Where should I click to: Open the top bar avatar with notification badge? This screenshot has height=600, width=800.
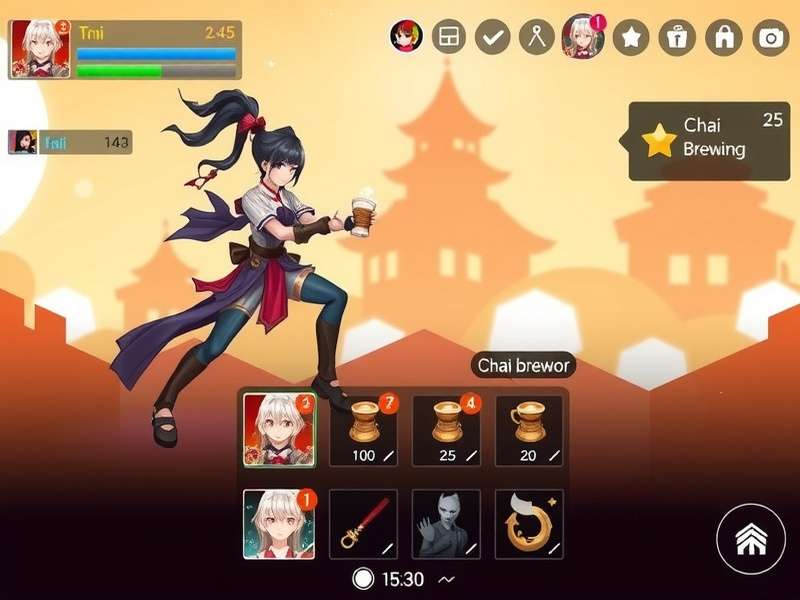click(x=583, y=37)
